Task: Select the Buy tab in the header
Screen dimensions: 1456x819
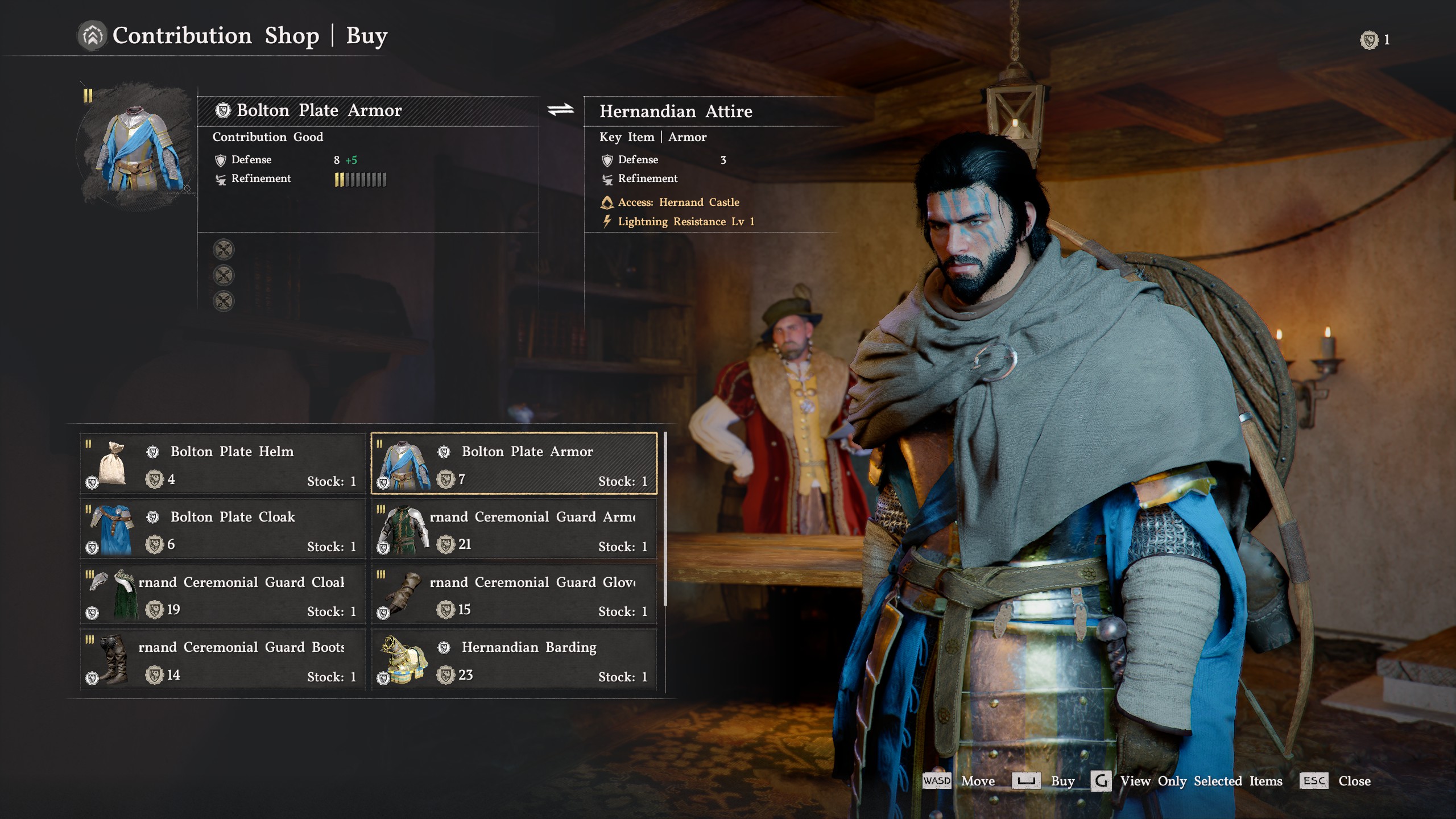Action: click(x=367, y=36)
